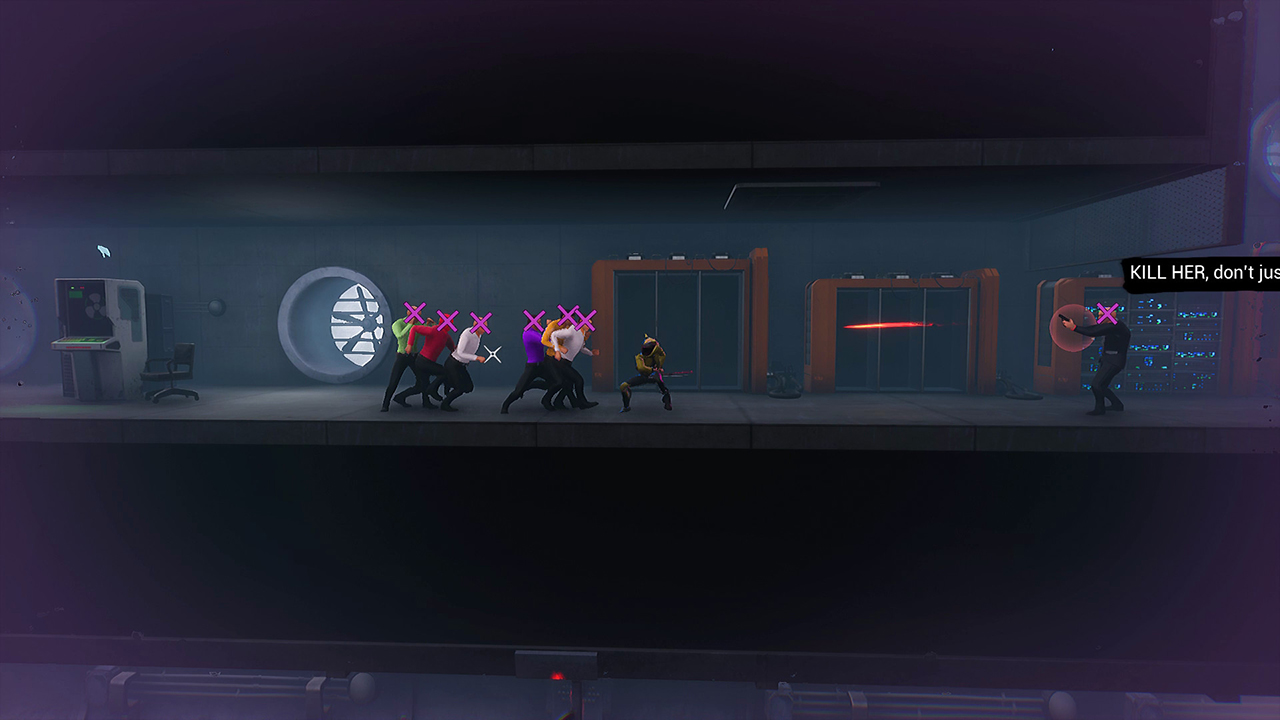Click the X marker above the green-shirted enemy
This screenshot has width=1280, height=720.
413,311
